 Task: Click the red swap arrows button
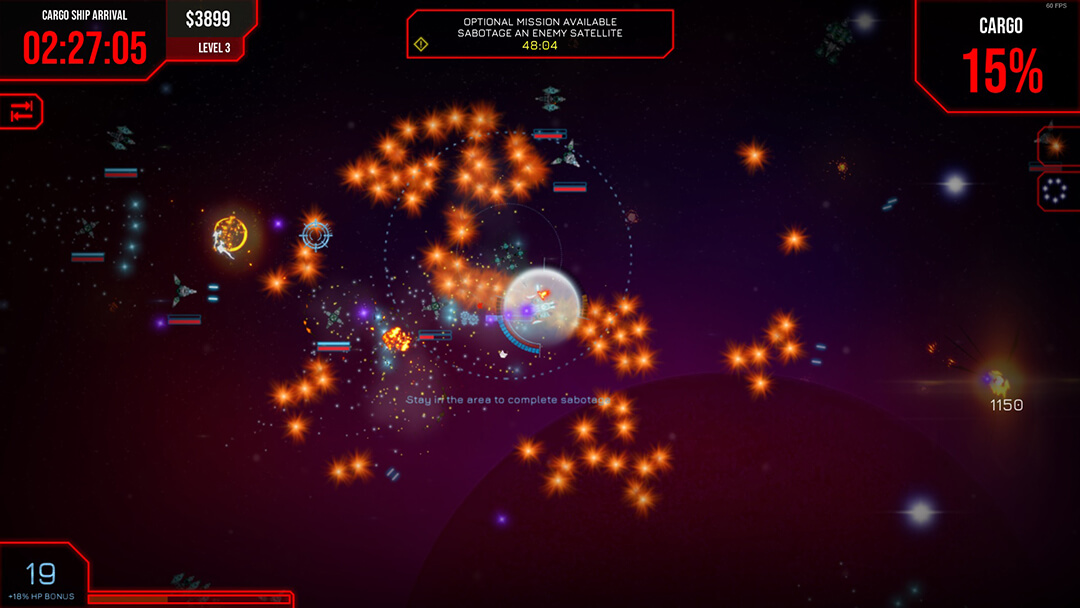(x=22, y=111)
